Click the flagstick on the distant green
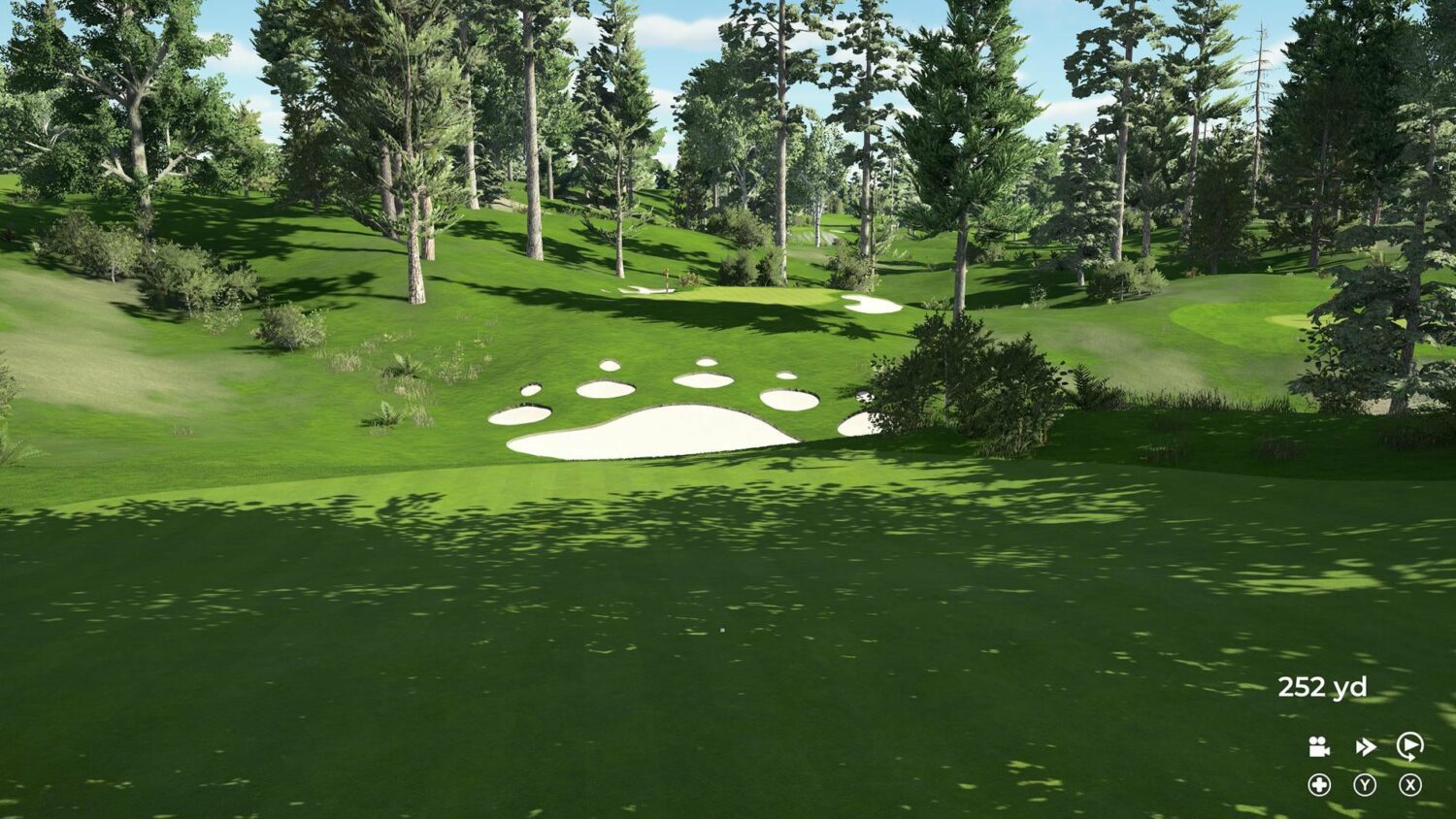The height and width of the screenshot is (819, 1456). tap(667, 277)
